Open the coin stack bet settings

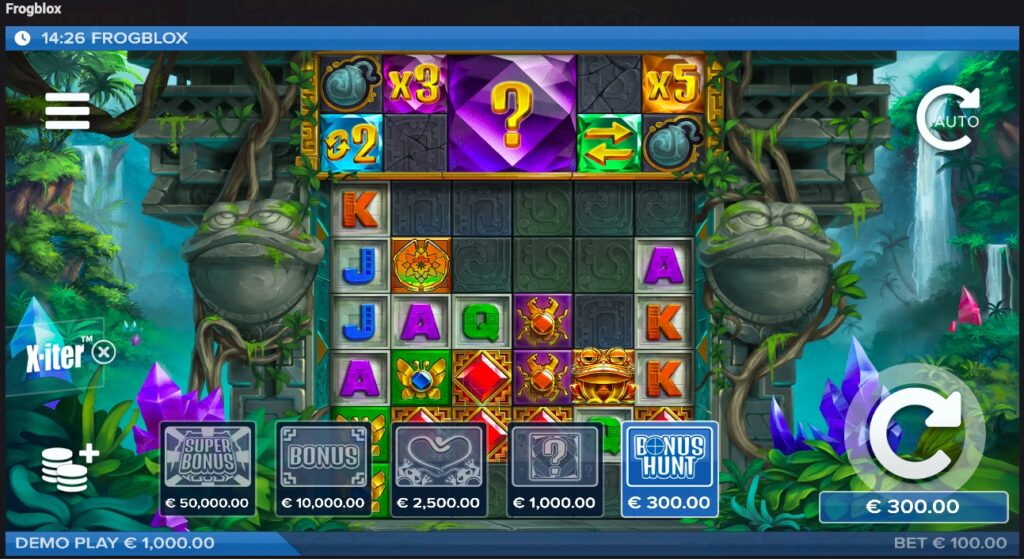point(69,468)
